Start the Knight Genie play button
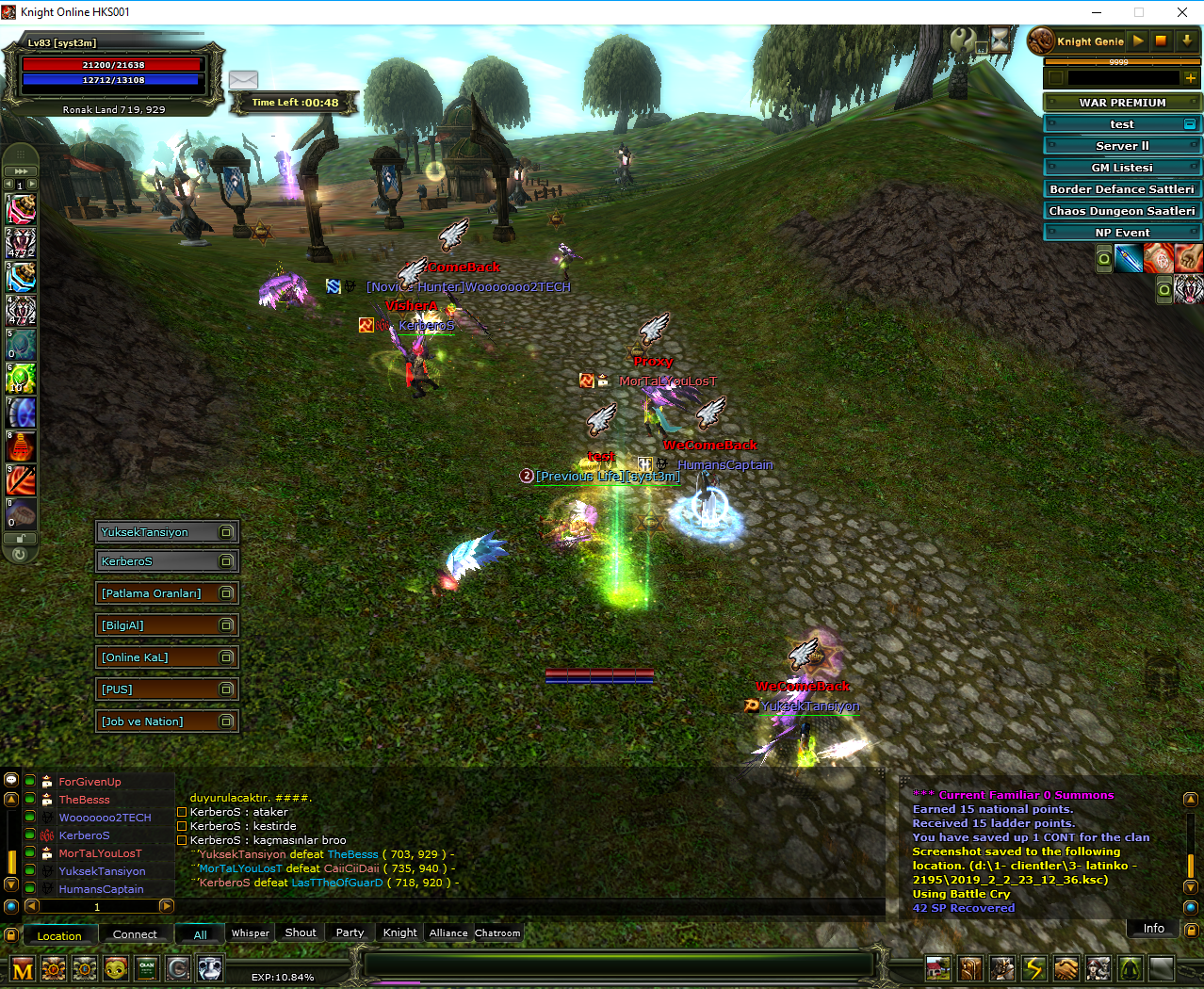 point(1138,41)
